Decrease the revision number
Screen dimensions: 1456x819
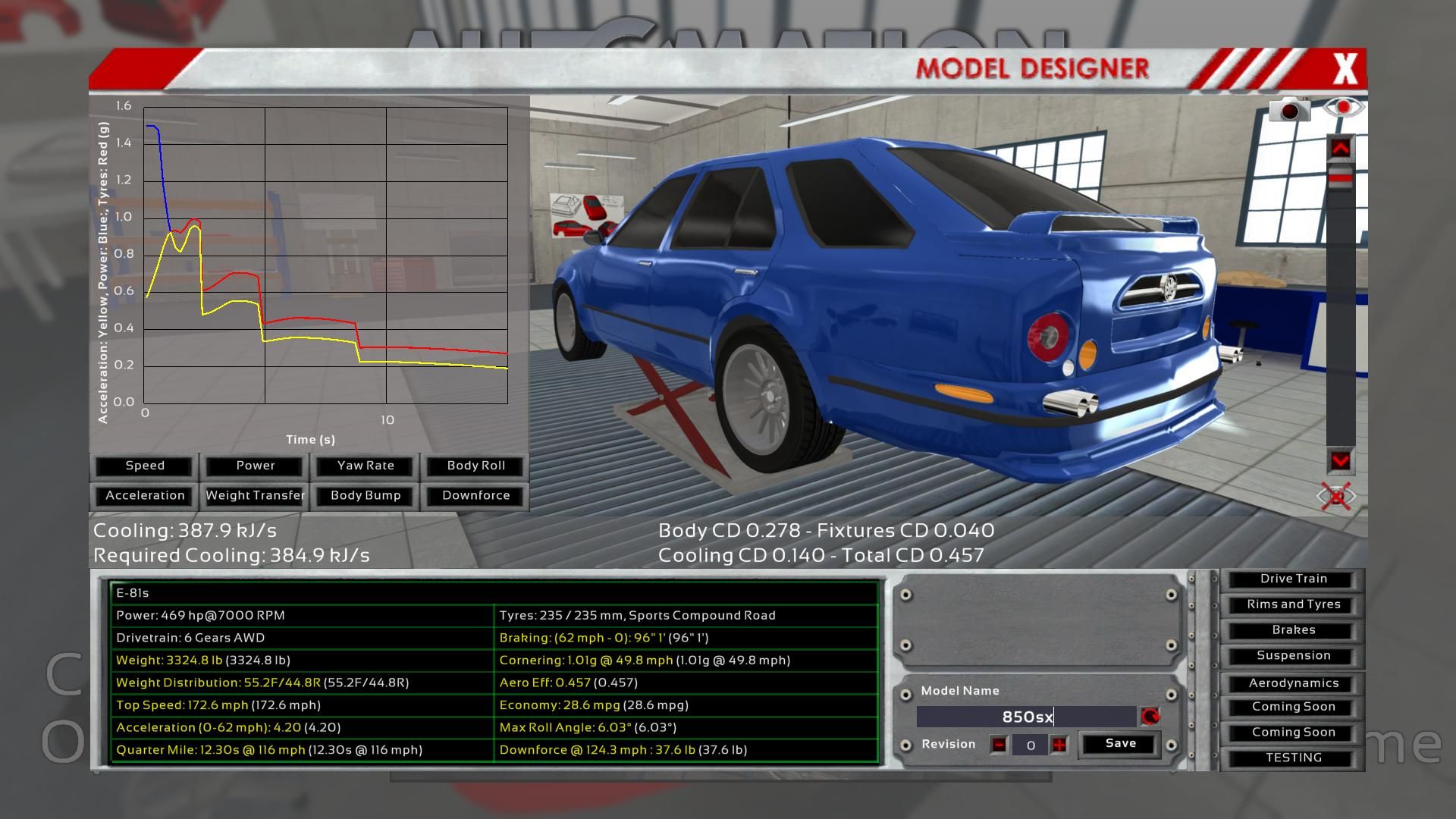pos(999,745)
